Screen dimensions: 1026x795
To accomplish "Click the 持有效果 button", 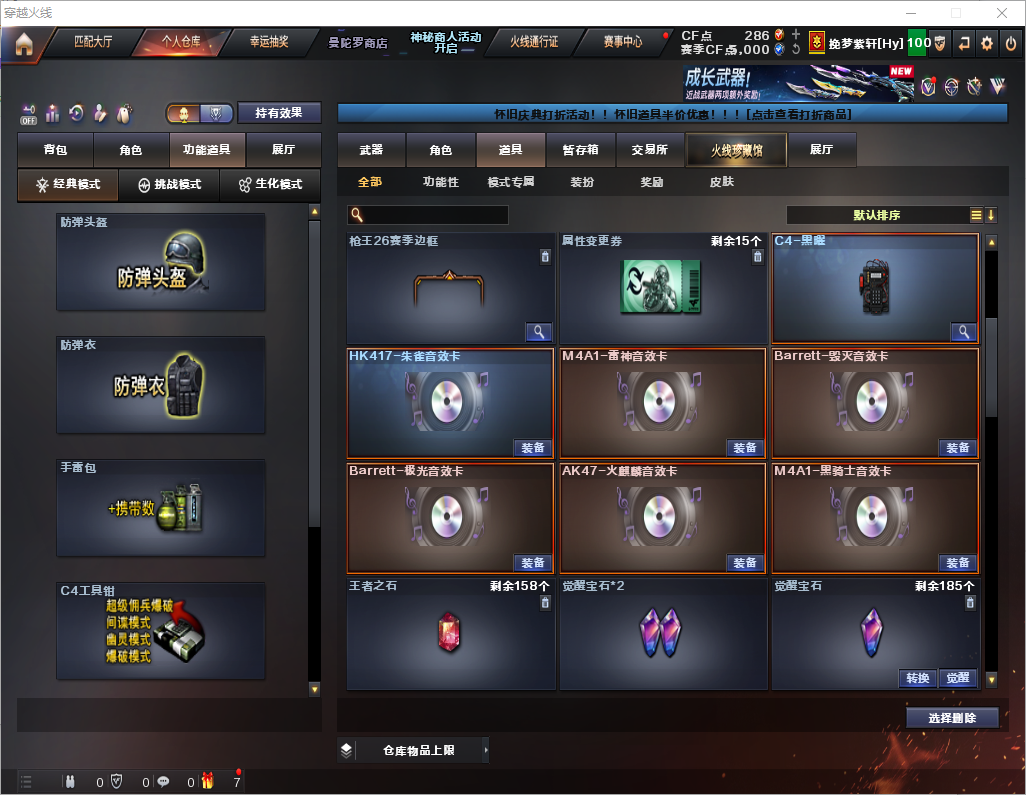I will (x=279, y=113).
